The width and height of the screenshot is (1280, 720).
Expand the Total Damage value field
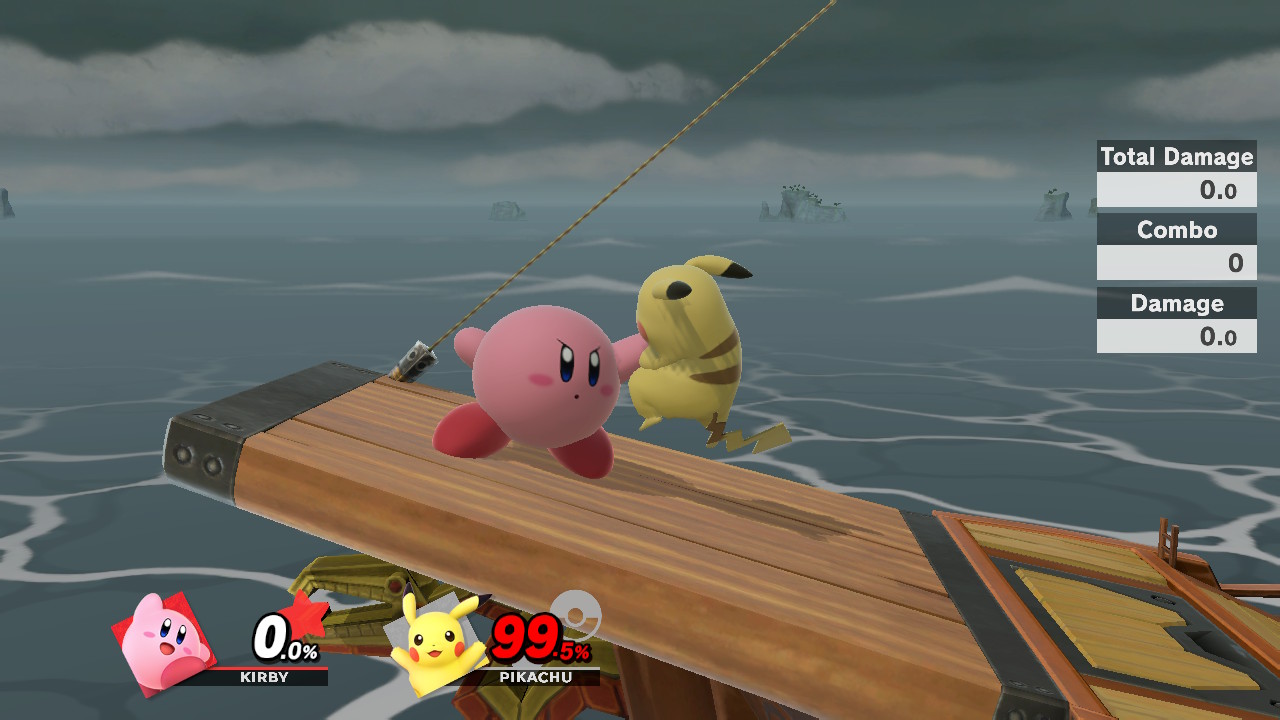pyautogui.click(x=1176, y=189)
